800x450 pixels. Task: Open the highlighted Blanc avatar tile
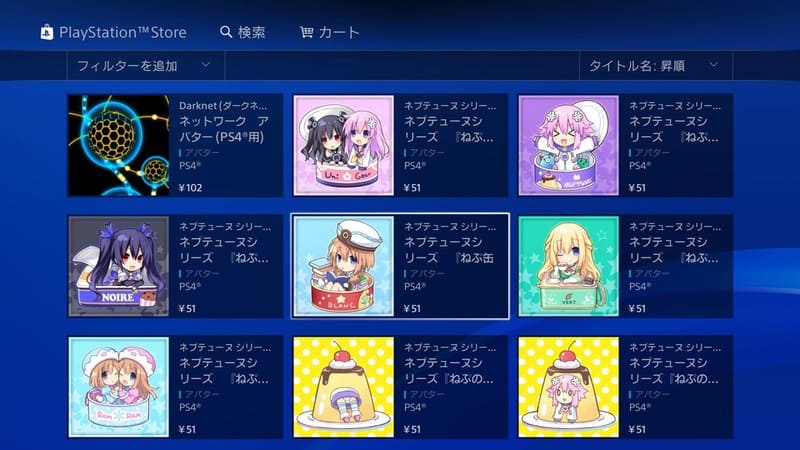click(x=400, y=266)
